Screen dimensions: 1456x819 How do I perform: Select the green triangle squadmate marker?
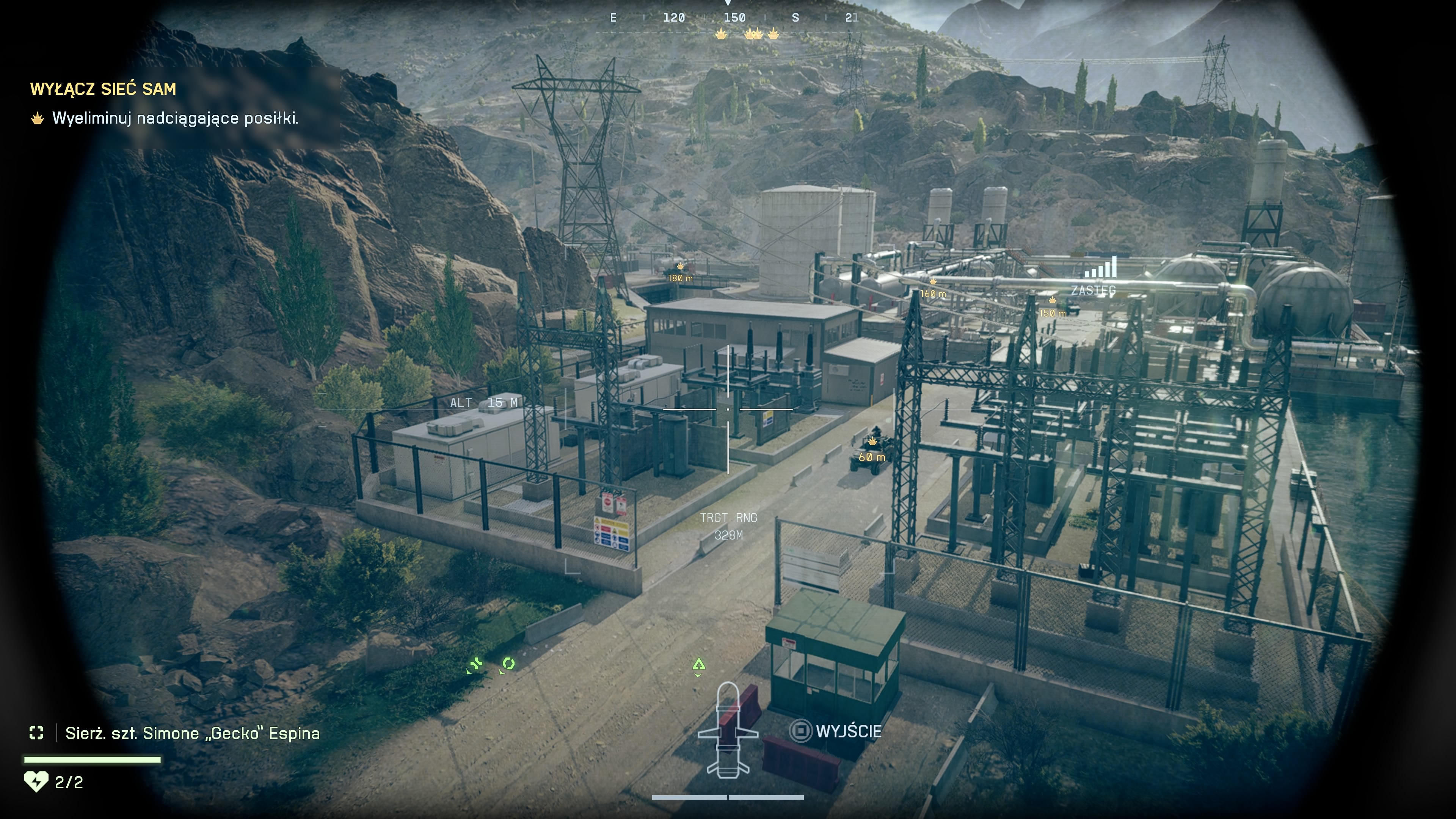point(698,665)
